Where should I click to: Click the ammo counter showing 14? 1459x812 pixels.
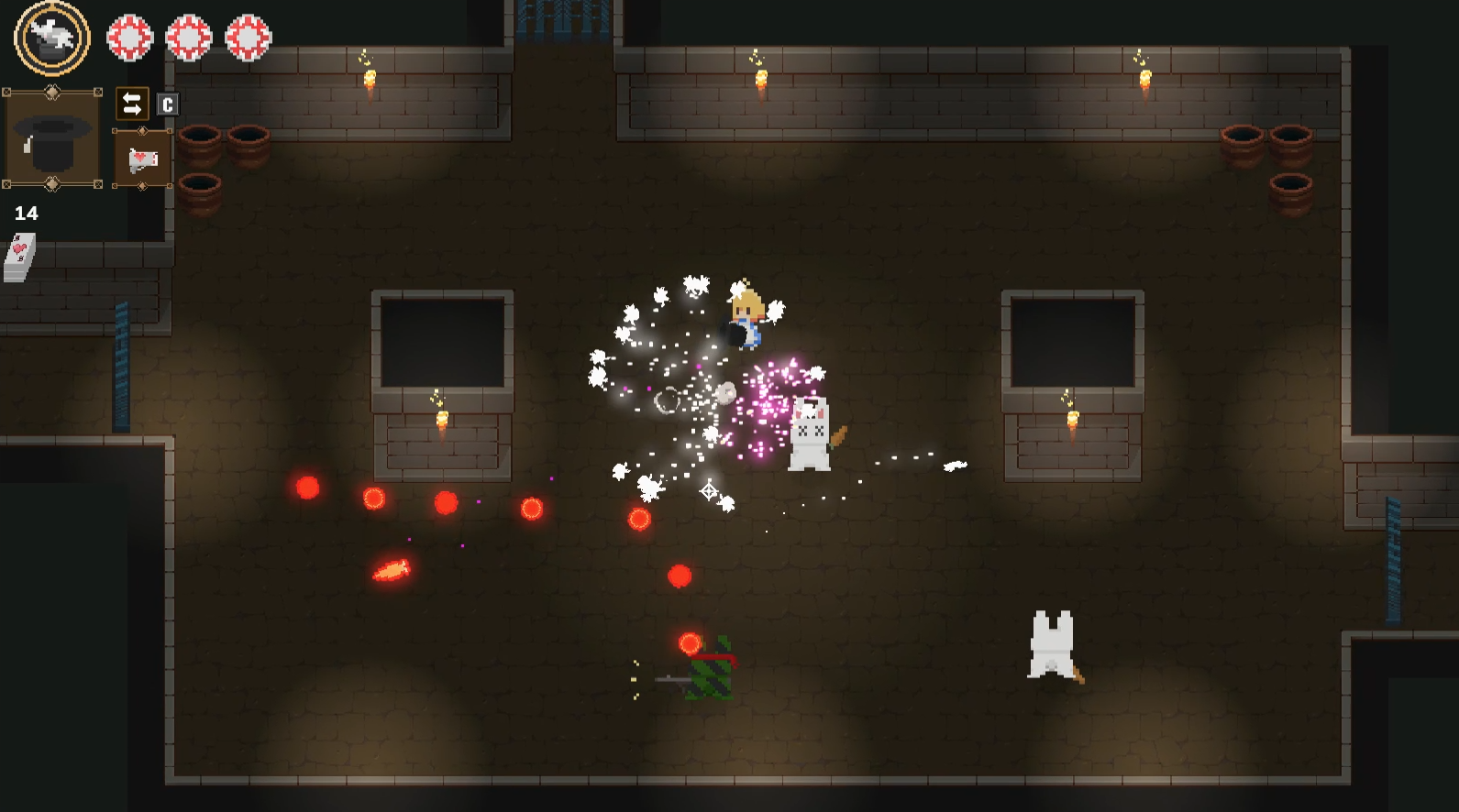(27, 214)
